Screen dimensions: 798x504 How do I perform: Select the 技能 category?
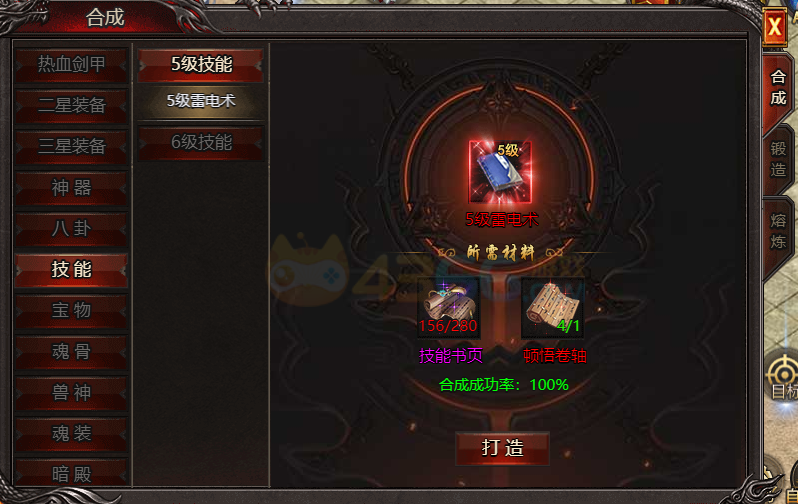pyautogui.click(x=71, y=269)
